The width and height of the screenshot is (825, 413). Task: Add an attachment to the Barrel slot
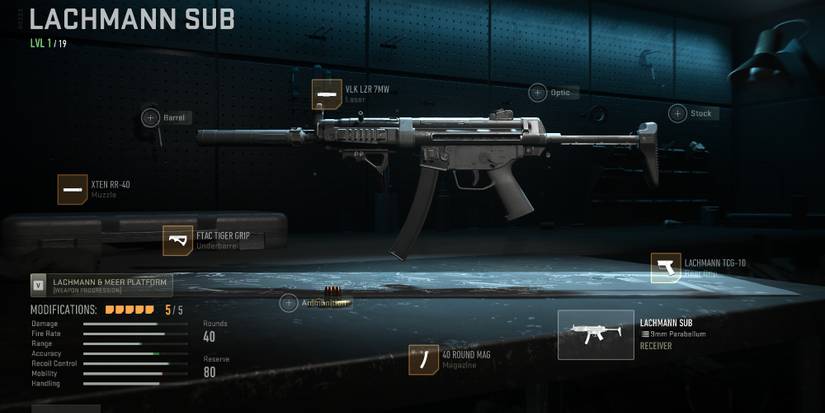[151, 118]
